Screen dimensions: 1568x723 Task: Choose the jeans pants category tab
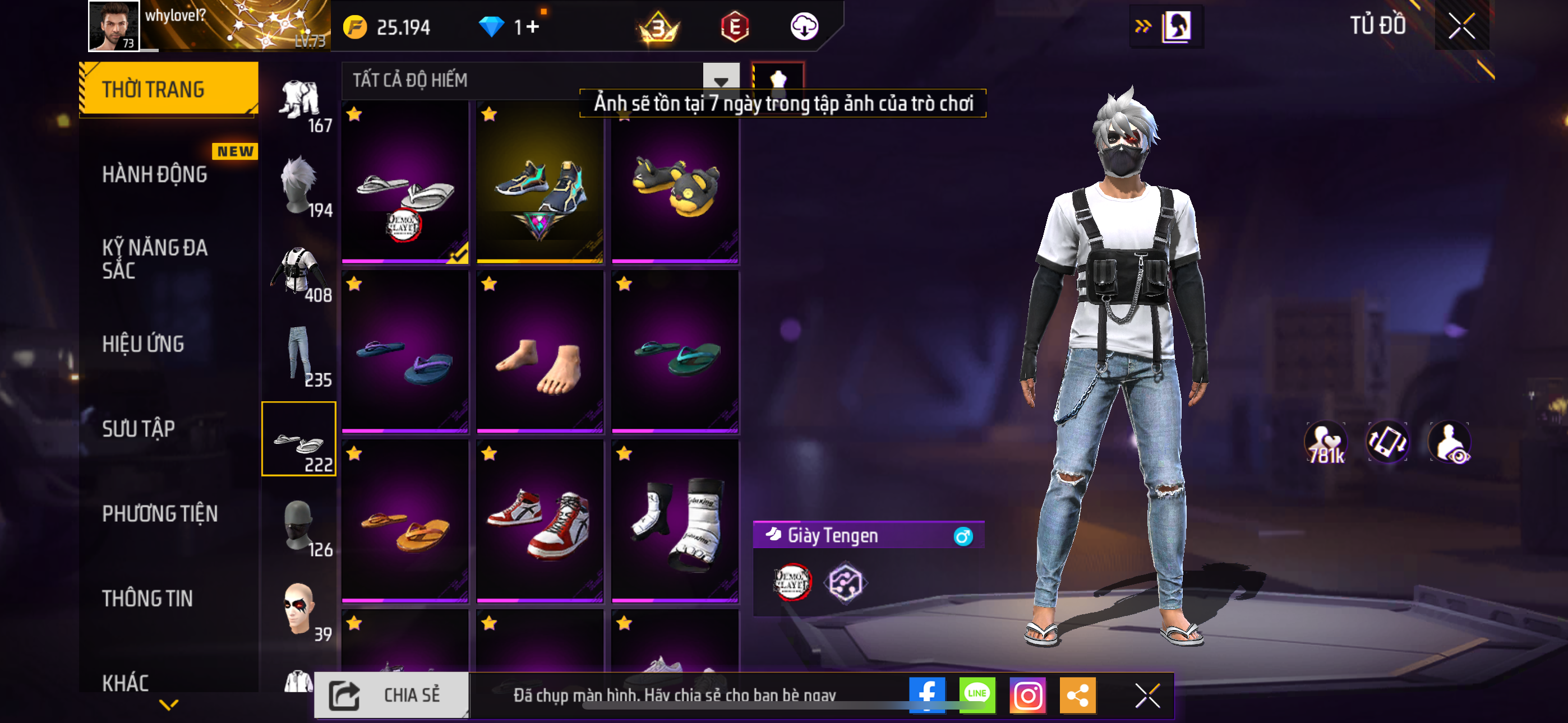(x=300, y=355)
